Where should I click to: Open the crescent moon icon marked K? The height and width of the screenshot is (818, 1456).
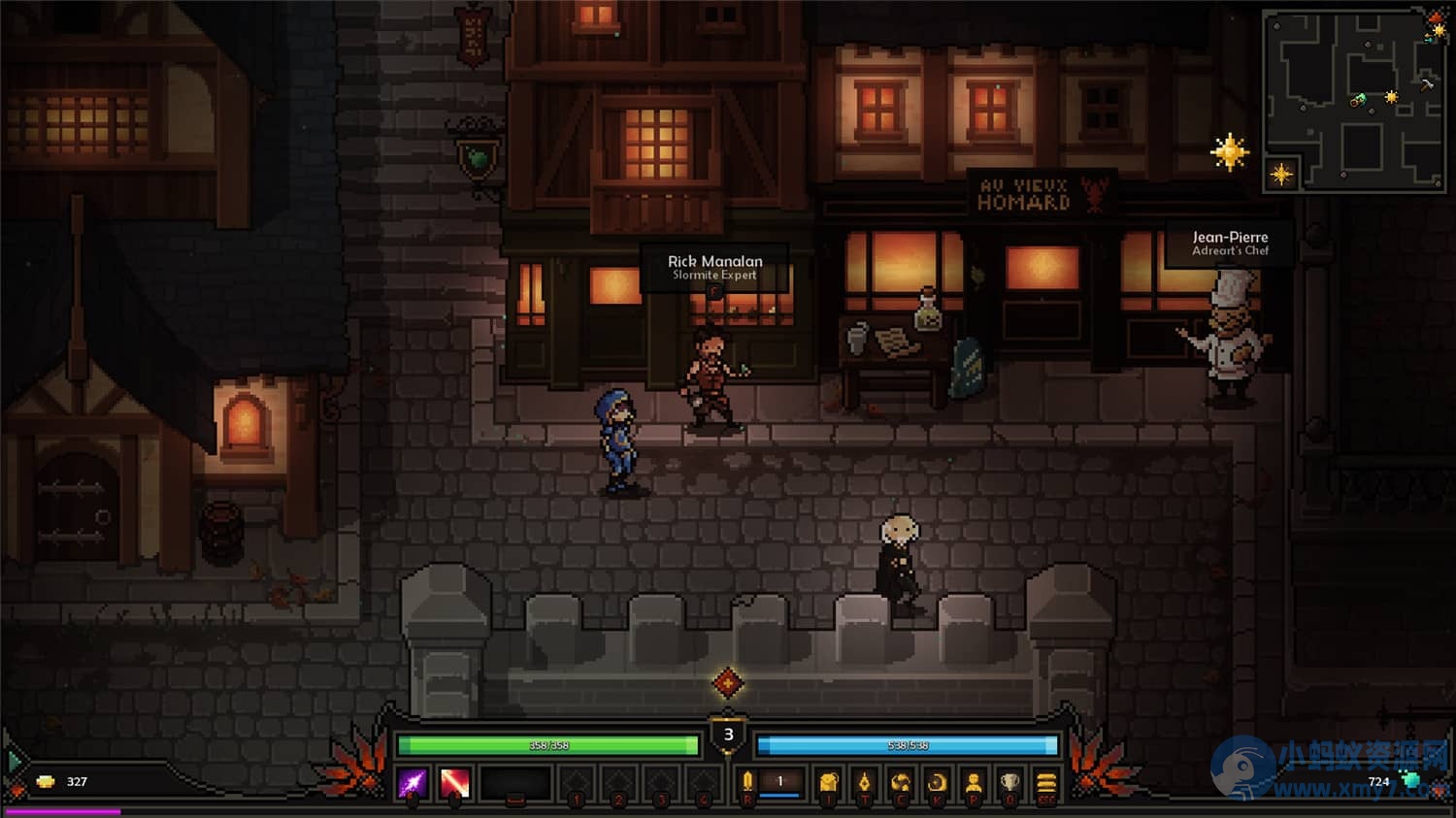937,783
